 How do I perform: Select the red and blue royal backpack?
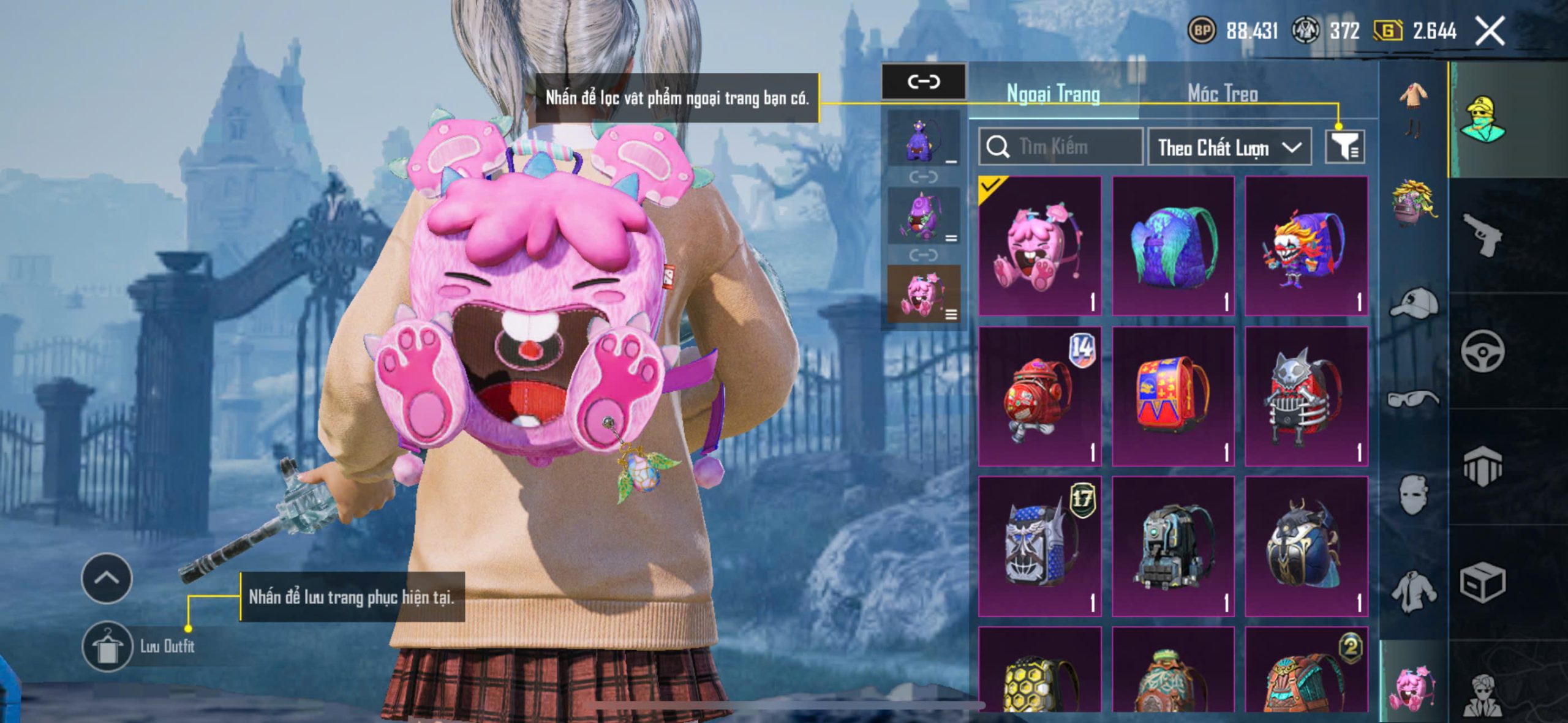click(x=1172, y=396)
